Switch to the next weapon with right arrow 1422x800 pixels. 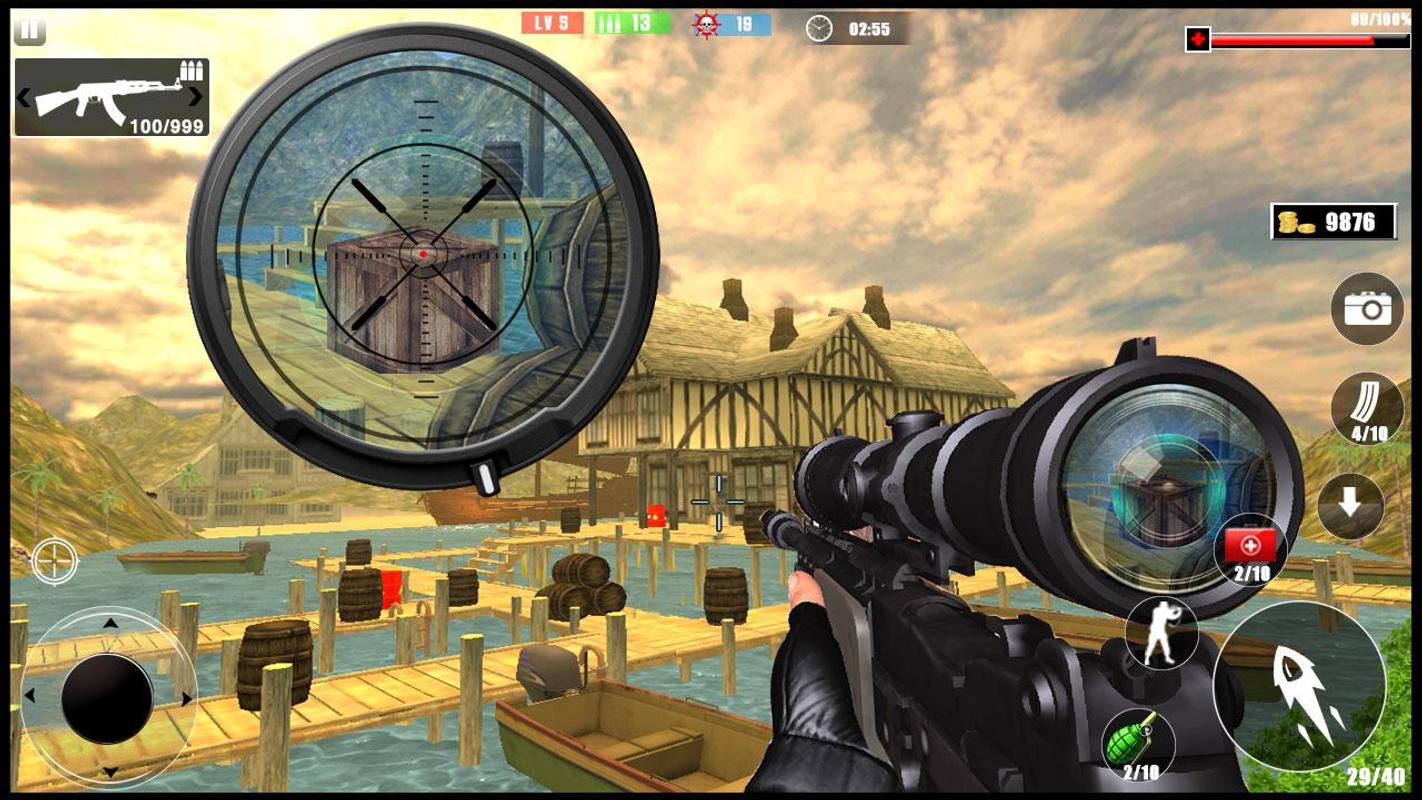pos(196,97)
